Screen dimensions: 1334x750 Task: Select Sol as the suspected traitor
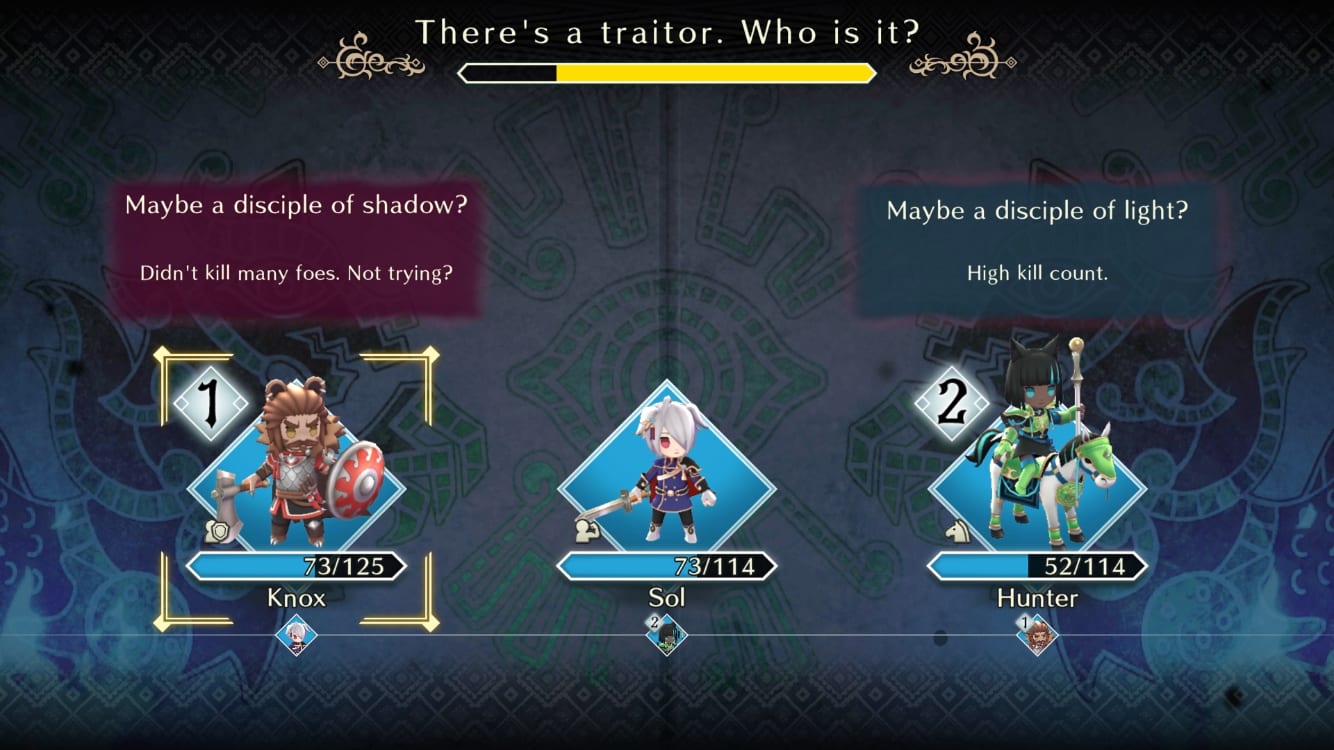[667, 480]
